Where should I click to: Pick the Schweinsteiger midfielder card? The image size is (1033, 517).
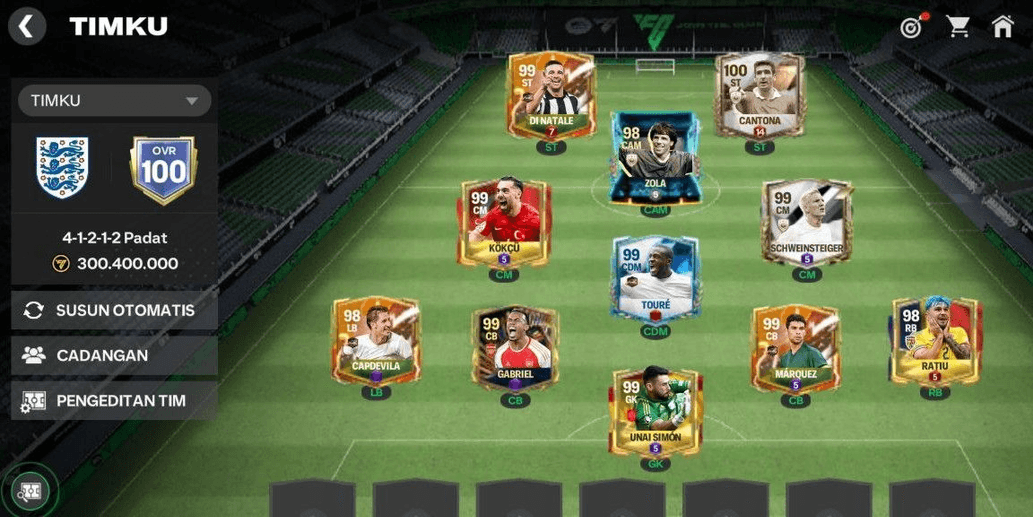[806, 222]
